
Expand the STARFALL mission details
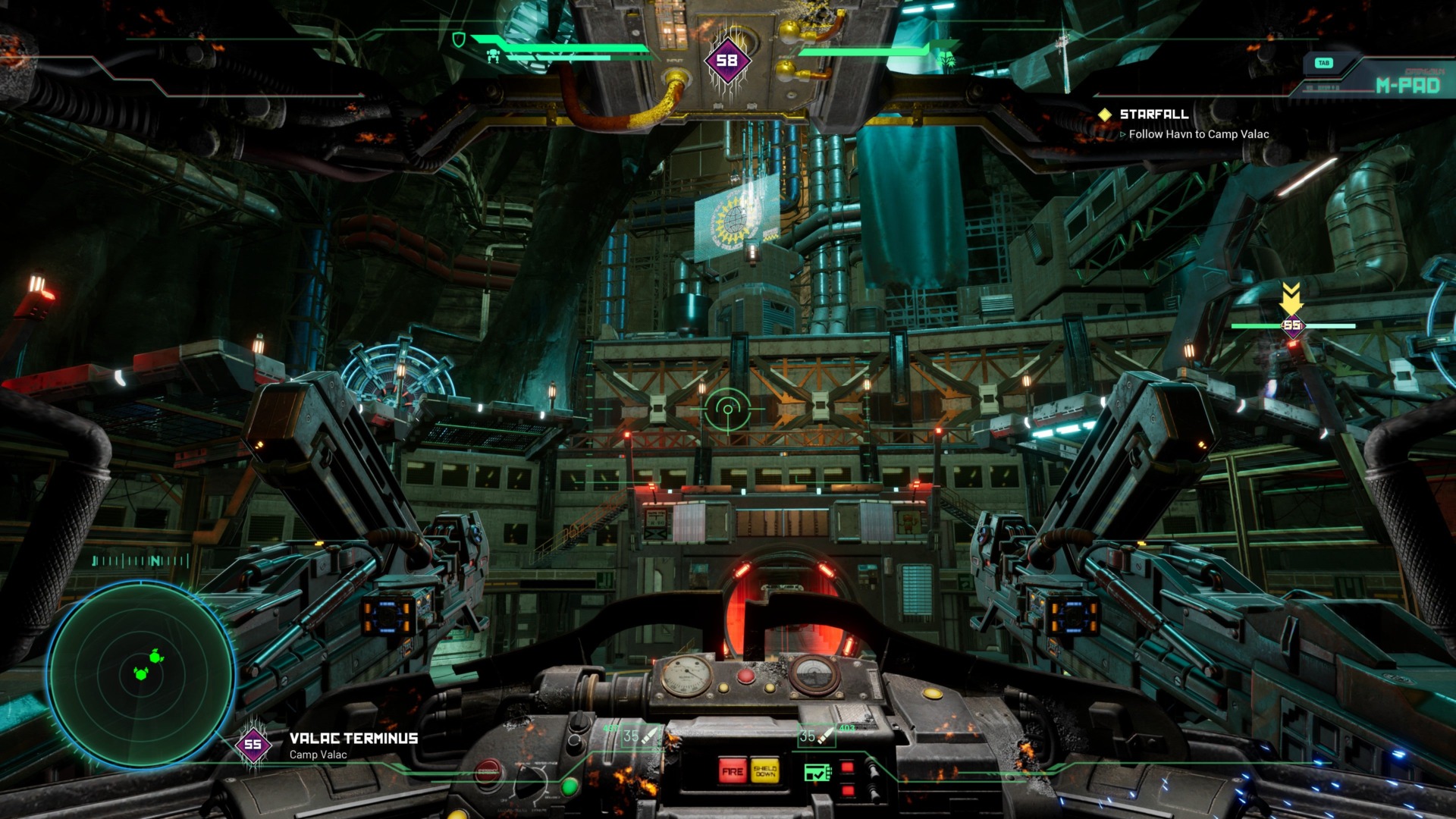tap(1156, 115)
